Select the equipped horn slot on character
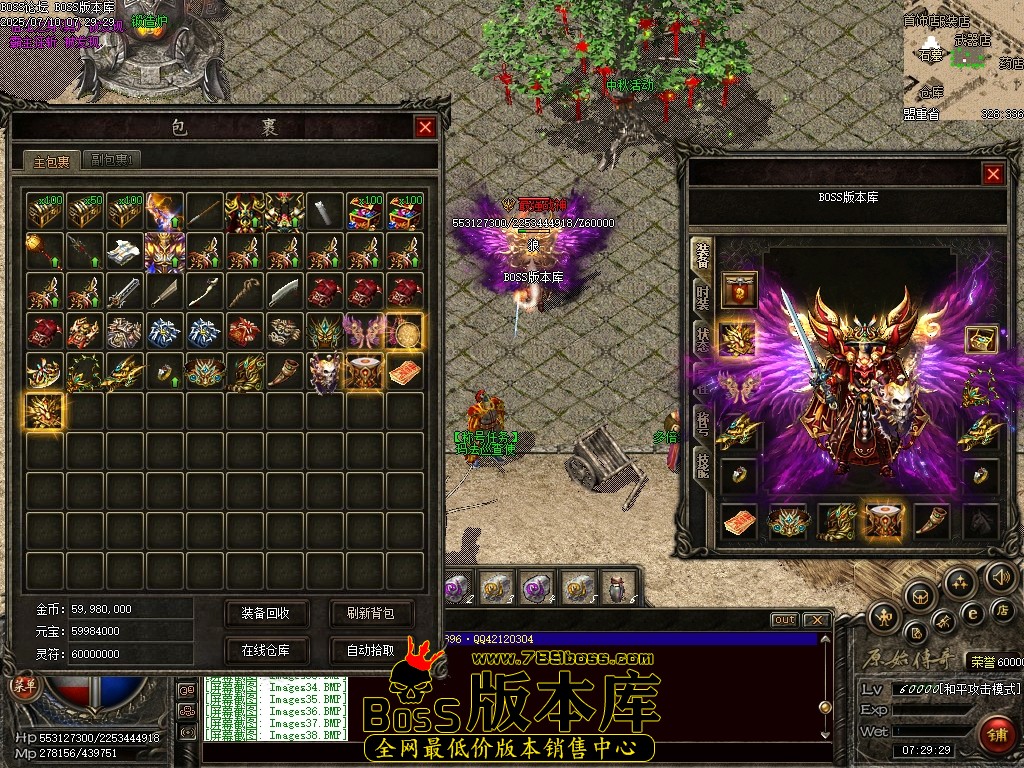1024x768 pixels. 932,521
